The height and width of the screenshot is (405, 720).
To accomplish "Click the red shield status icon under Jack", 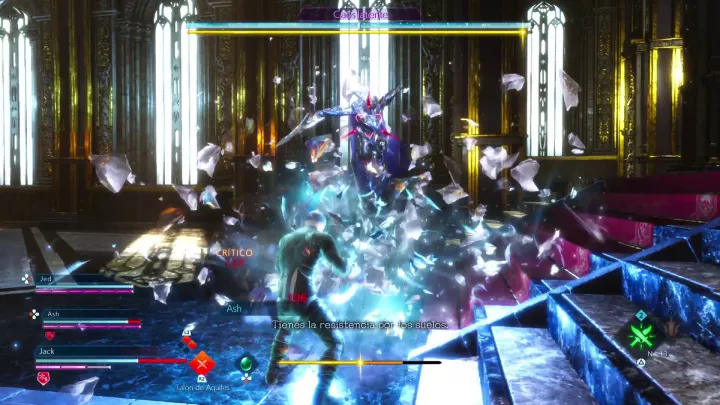I will point(43,377).
